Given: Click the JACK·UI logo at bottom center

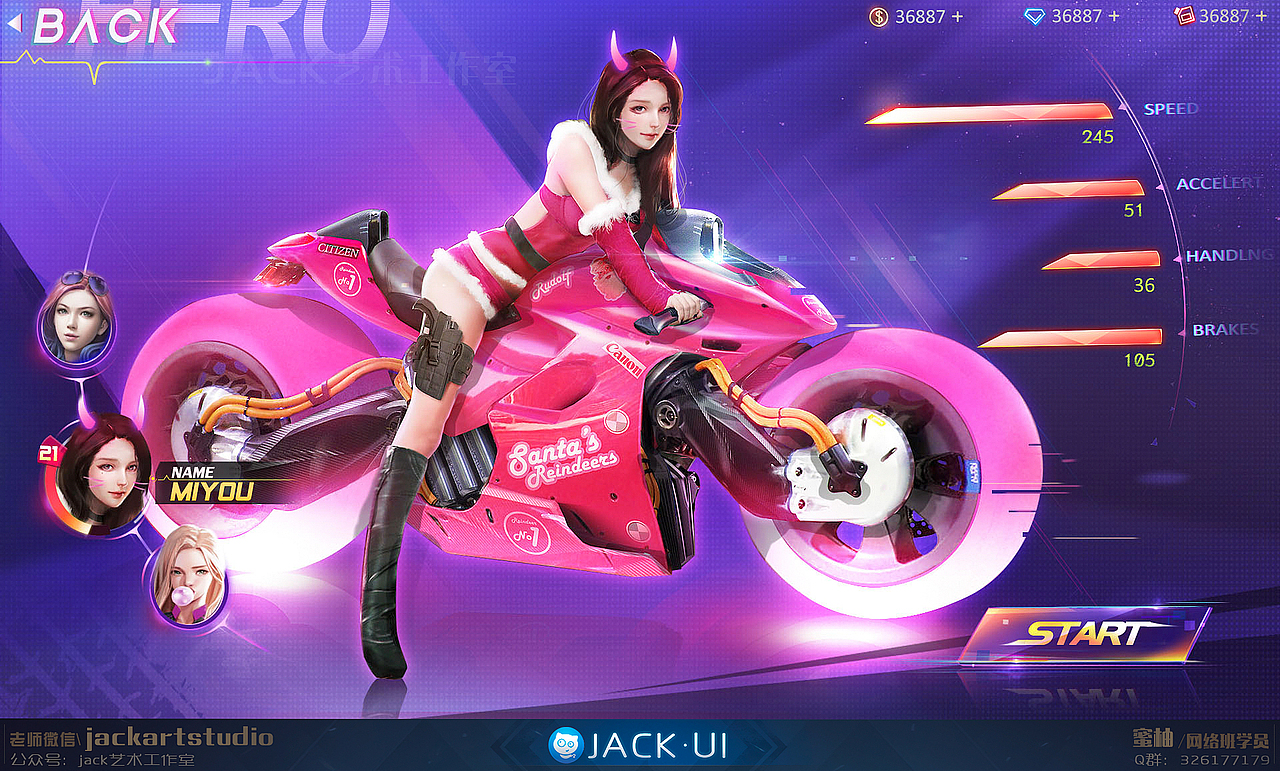Looking at the screenshot, I should coord(640,744).
